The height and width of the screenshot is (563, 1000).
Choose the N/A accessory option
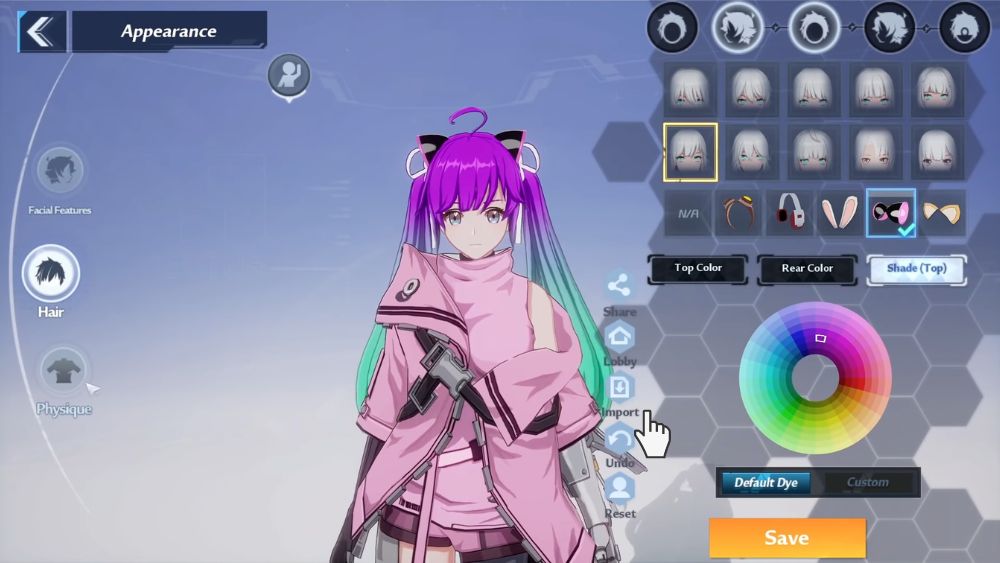[x=687, y=213]
